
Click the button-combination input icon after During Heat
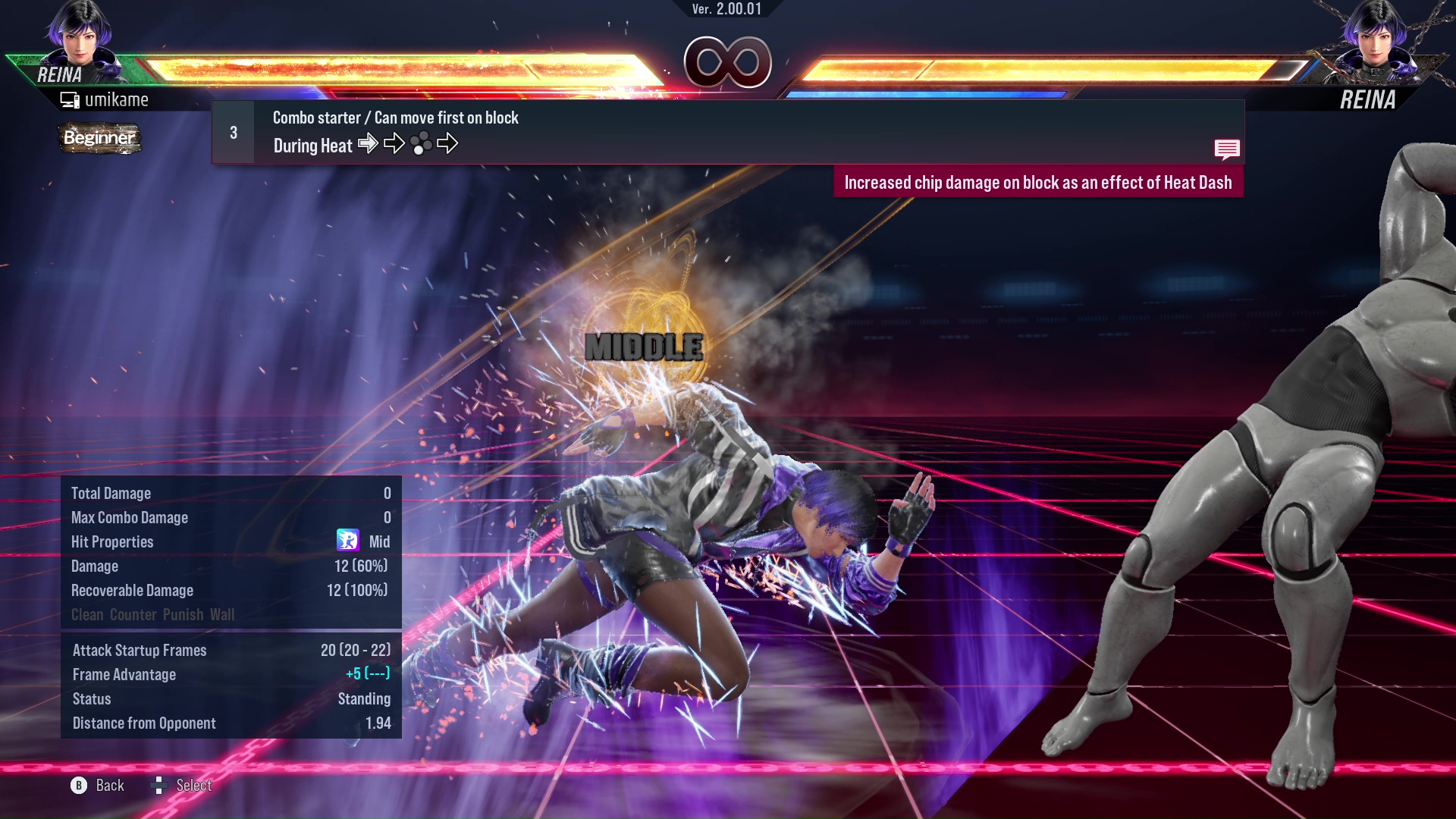(422, 143)
